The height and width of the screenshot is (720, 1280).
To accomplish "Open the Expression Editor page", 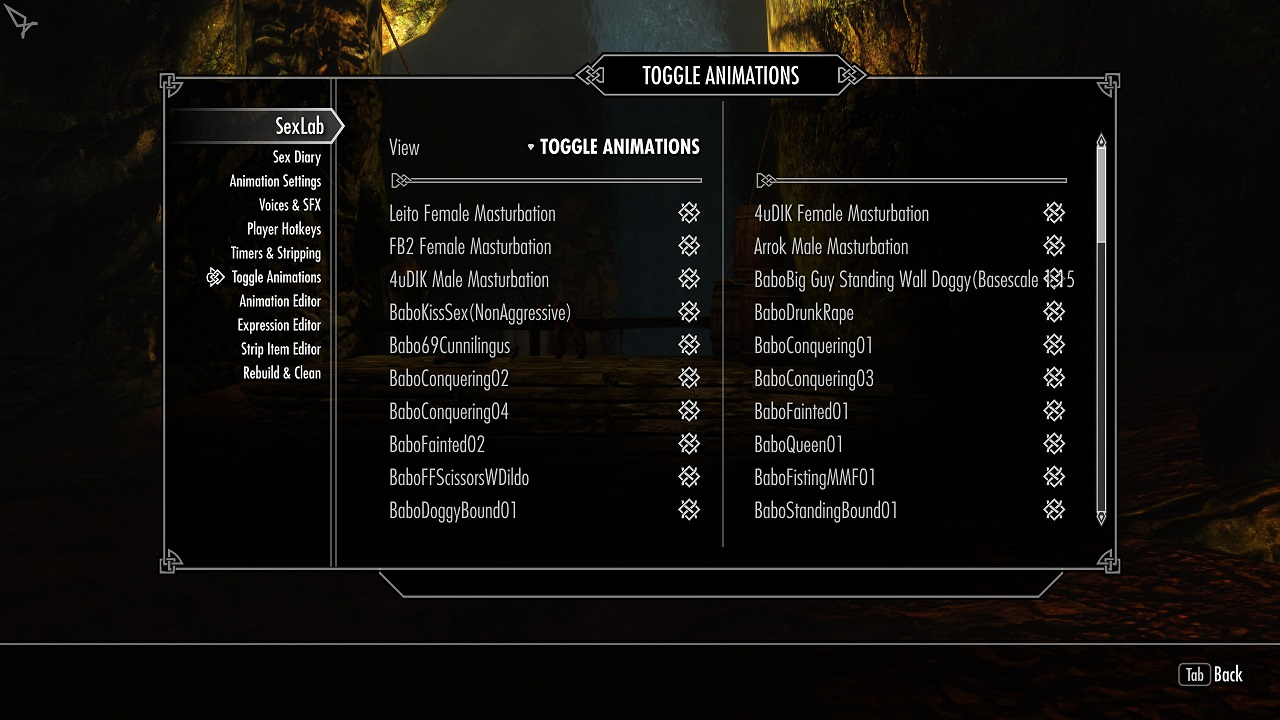I will pyautogui.click(x=279, y=325).
